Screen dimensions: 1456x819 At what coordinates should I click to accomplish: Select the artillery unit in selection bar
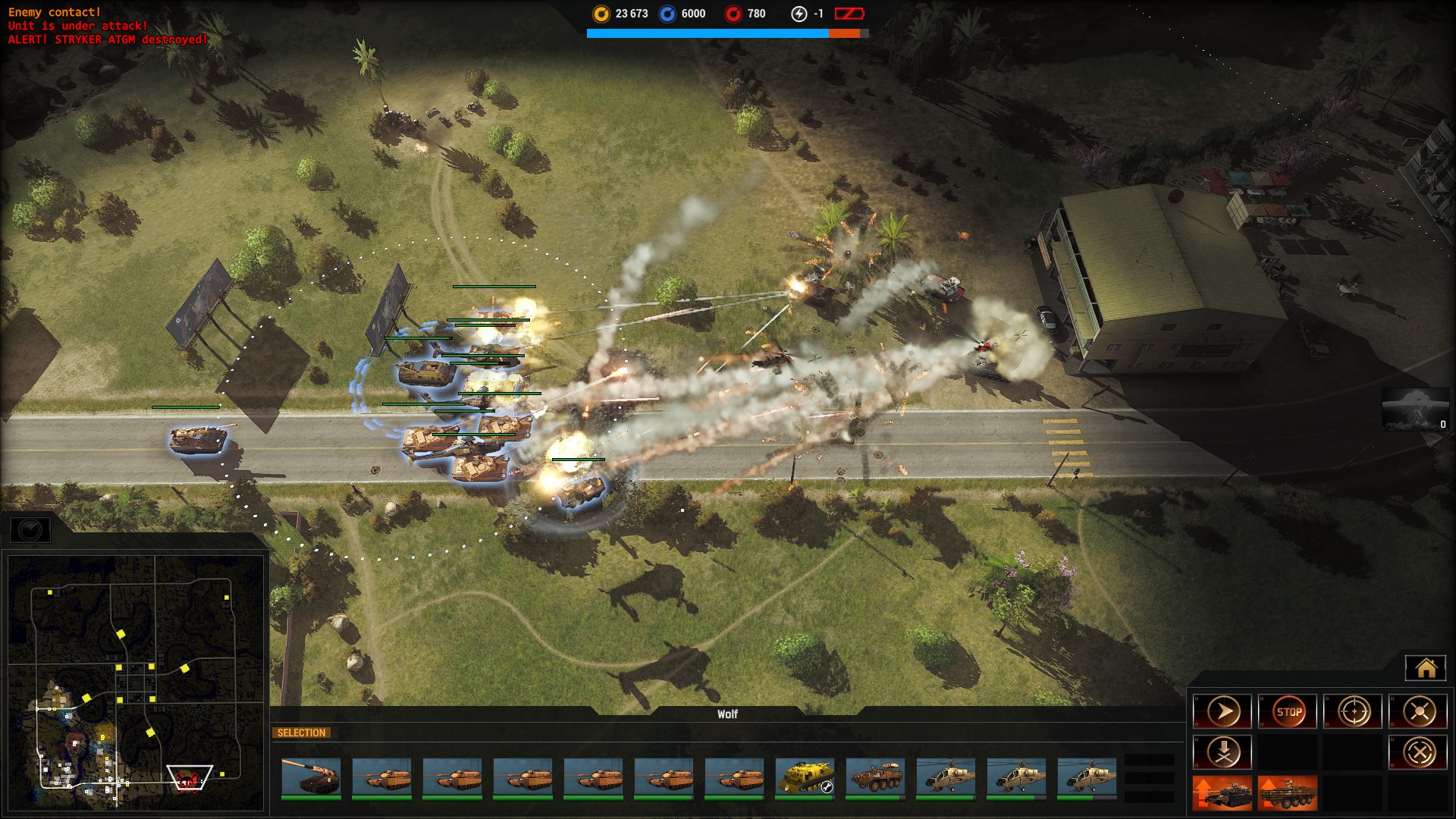point(311,778)
